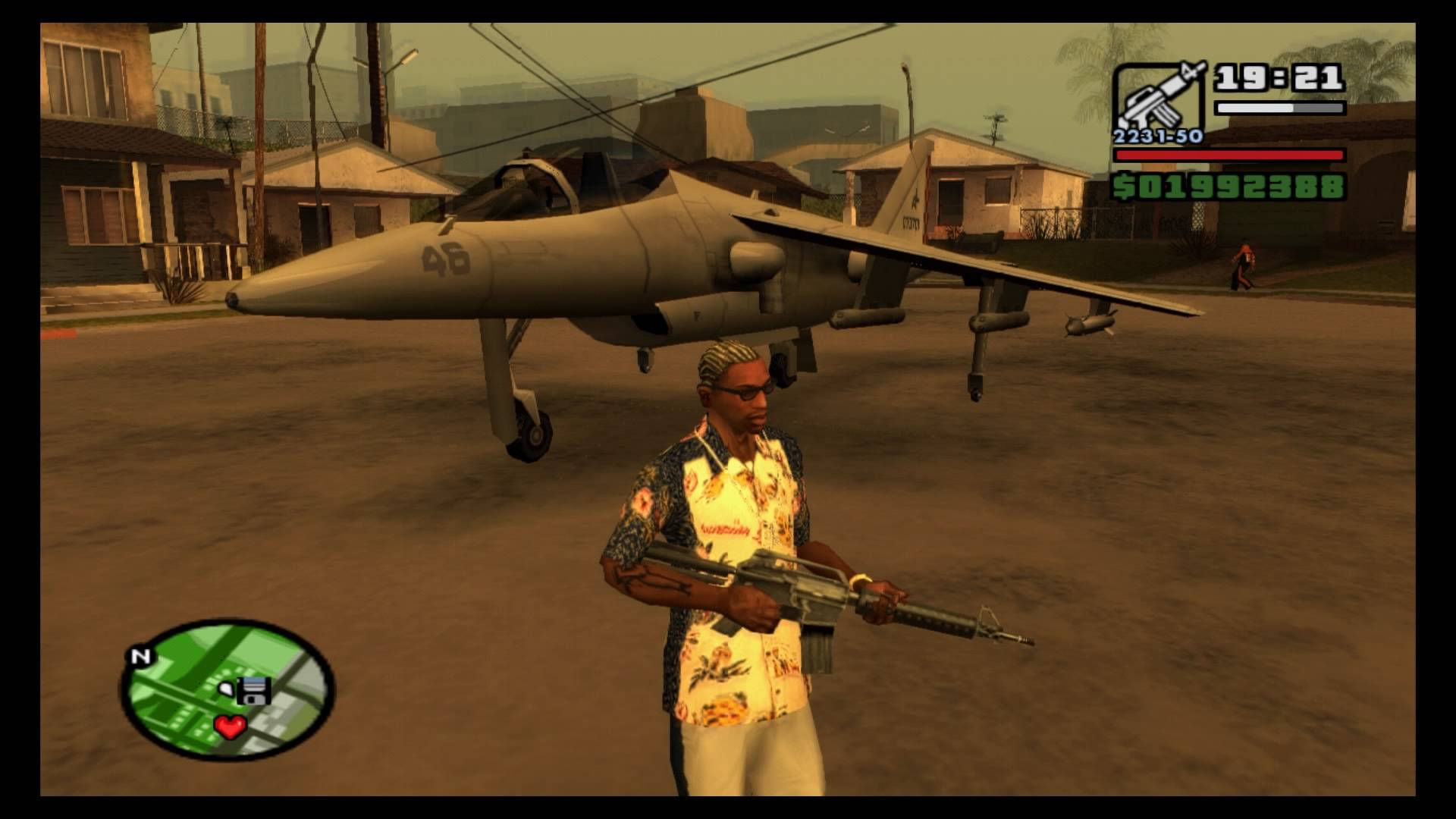Select the red heart marker on radar
The width and height of the screenshot is (1456, 819).
[230, 727]
